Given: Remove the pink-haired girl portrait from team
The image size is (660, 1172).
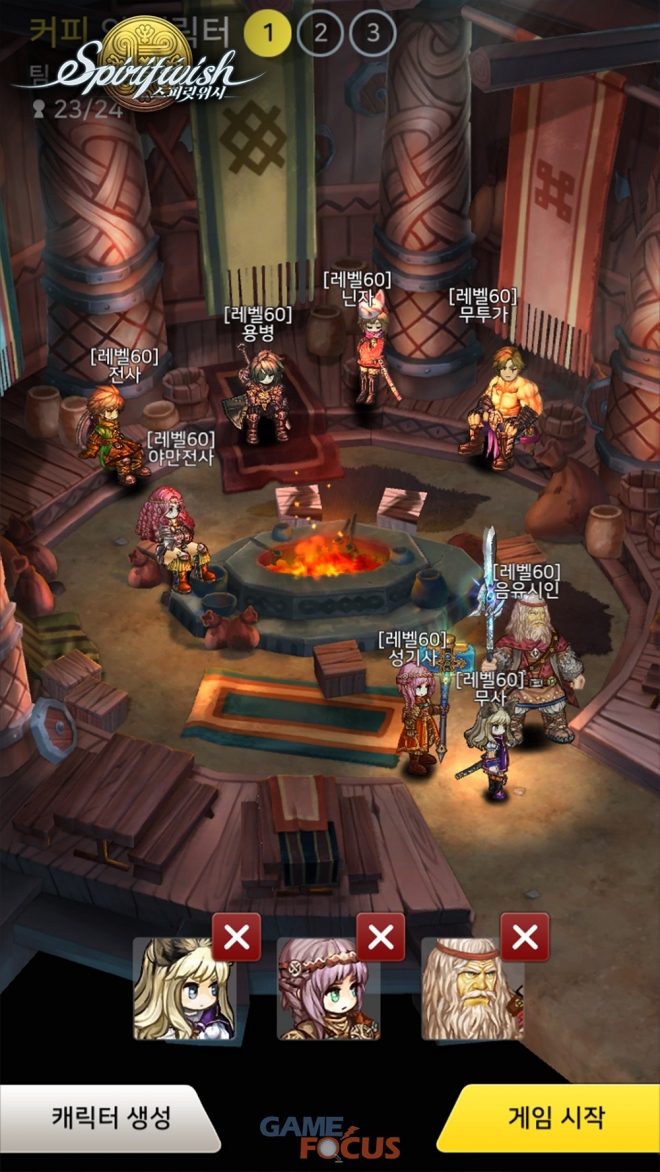Looking at the screenshot, I should pyautogui.click(x=381, y=937).
